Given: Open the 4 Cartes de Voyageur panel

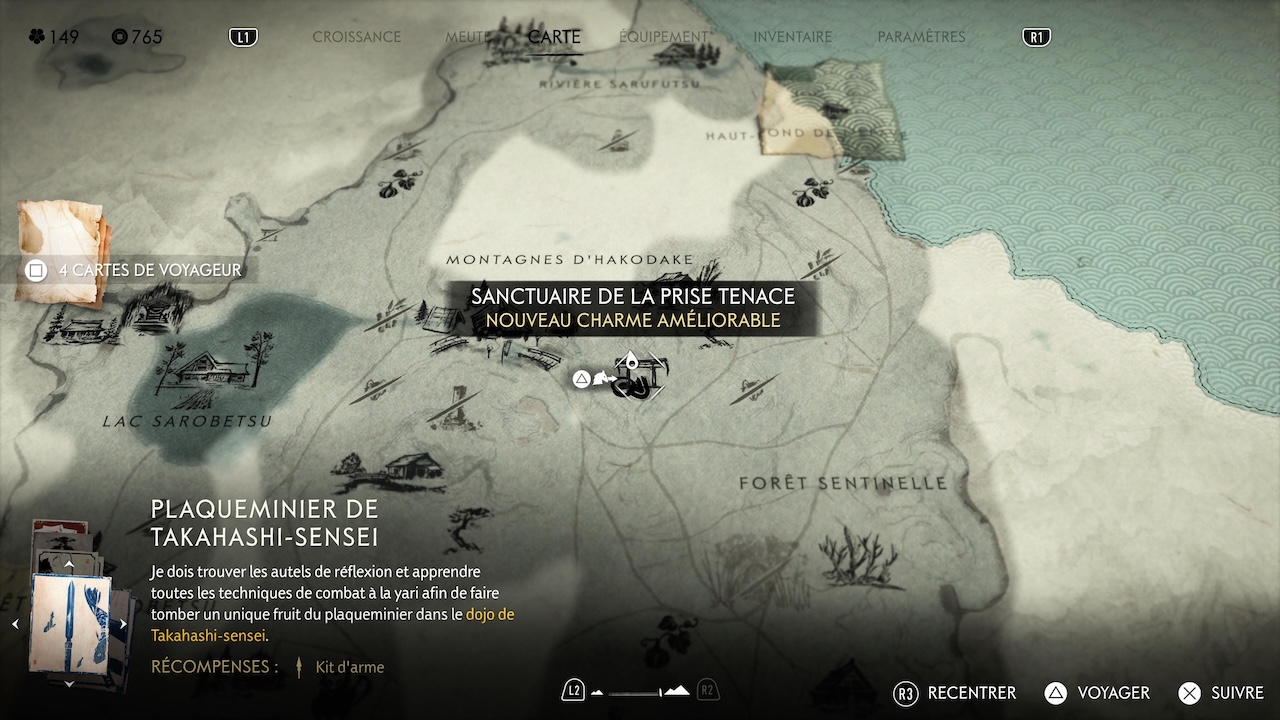Looking at the screenshot, I should [x=138, y=270].
